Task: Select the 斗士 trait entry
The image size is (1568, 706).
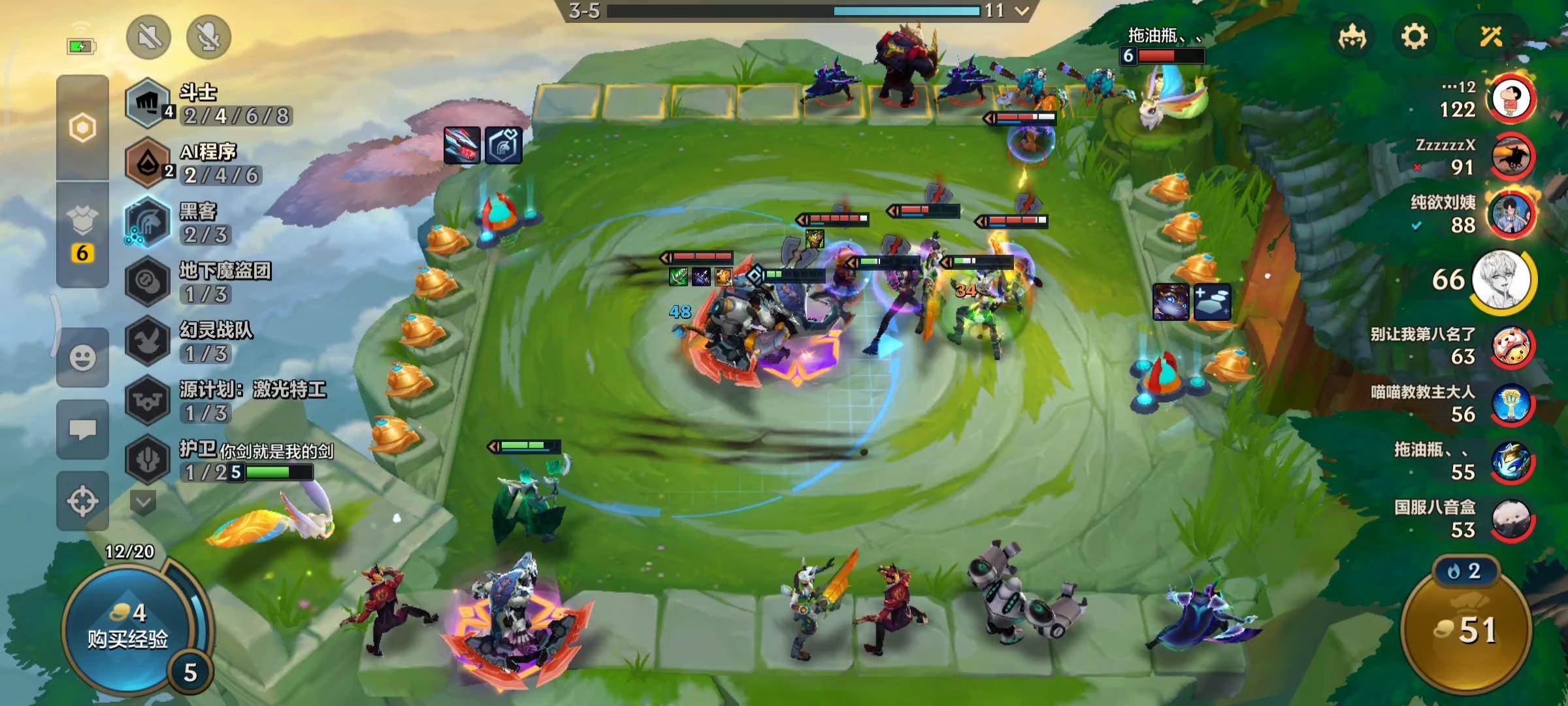Action: pyautogui.click(x=209, y=103)
